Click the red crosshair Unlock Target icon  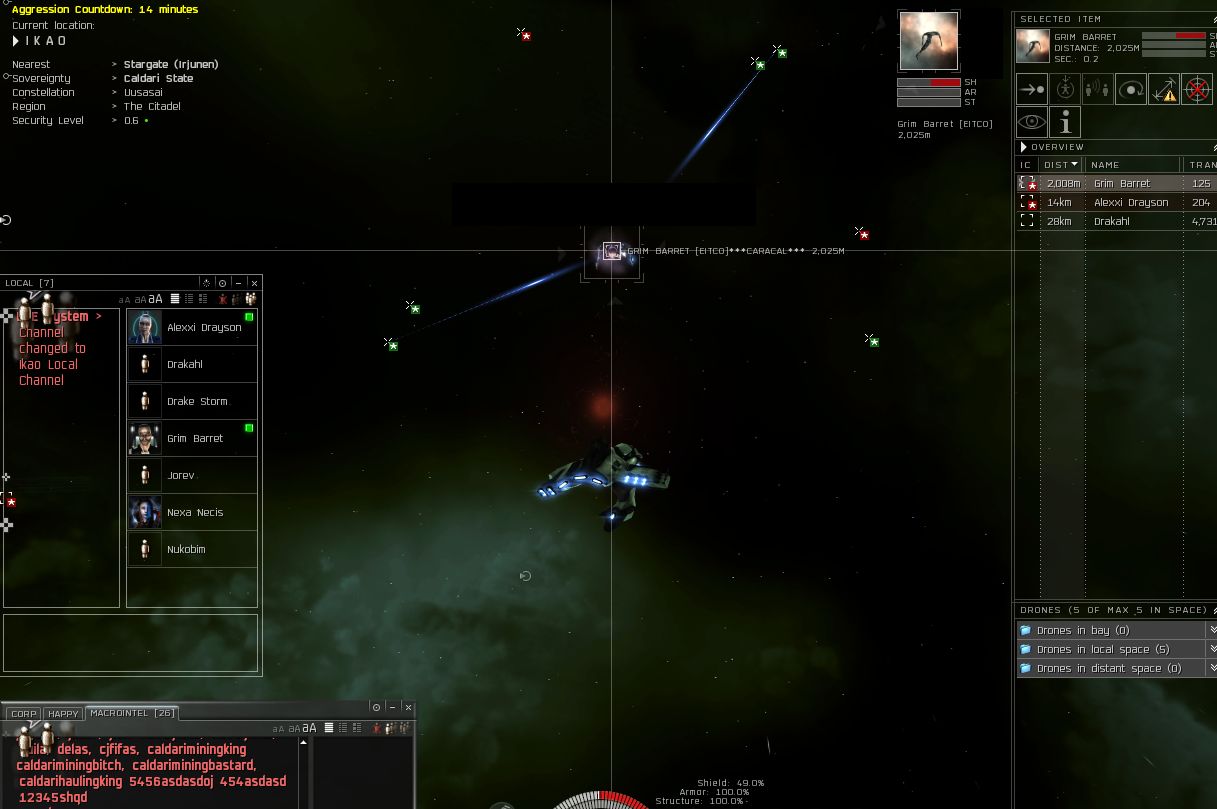(1196, 90)
